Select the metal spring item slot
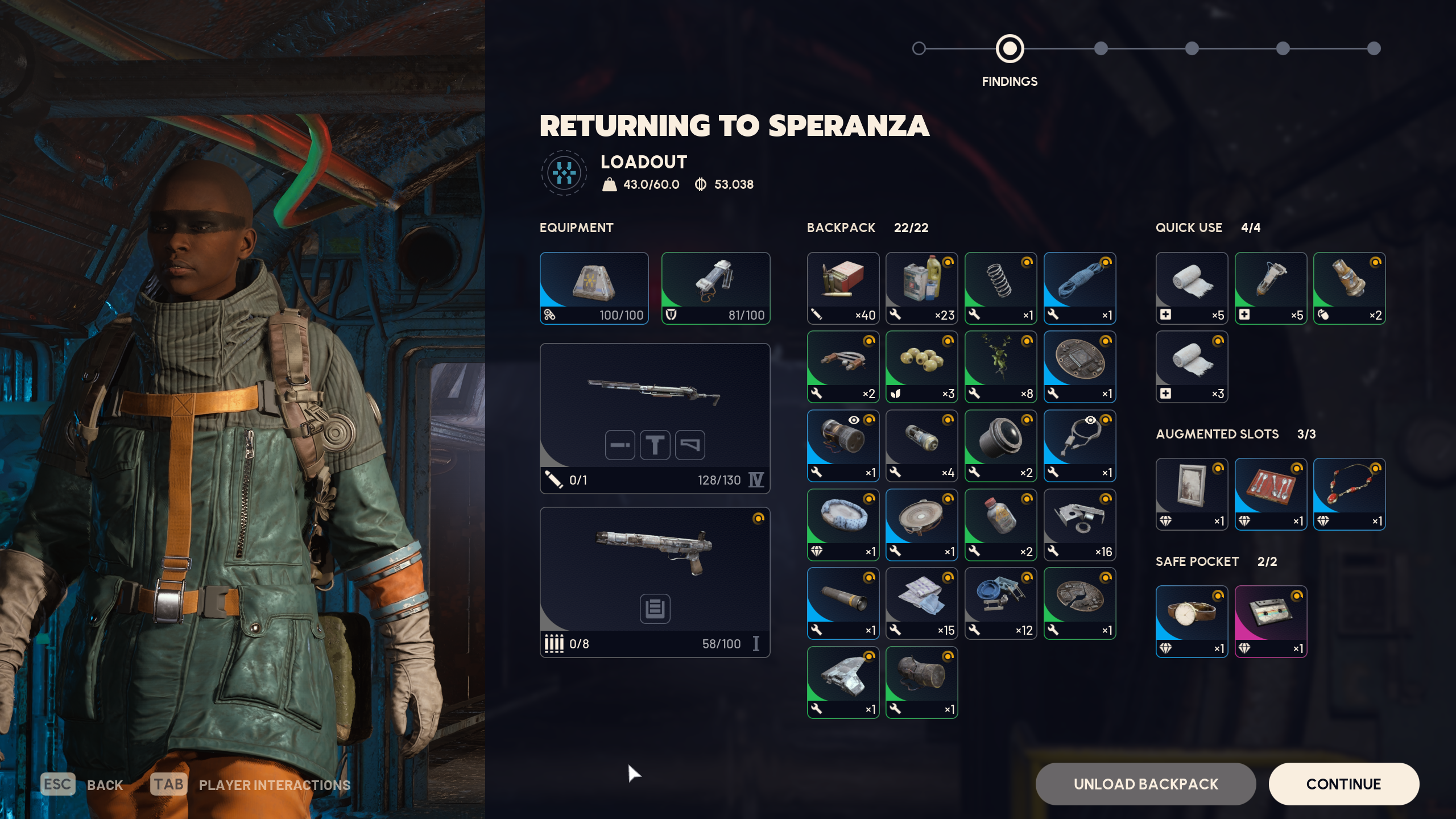This screenshot has height=819, width=1456. 1000,288
